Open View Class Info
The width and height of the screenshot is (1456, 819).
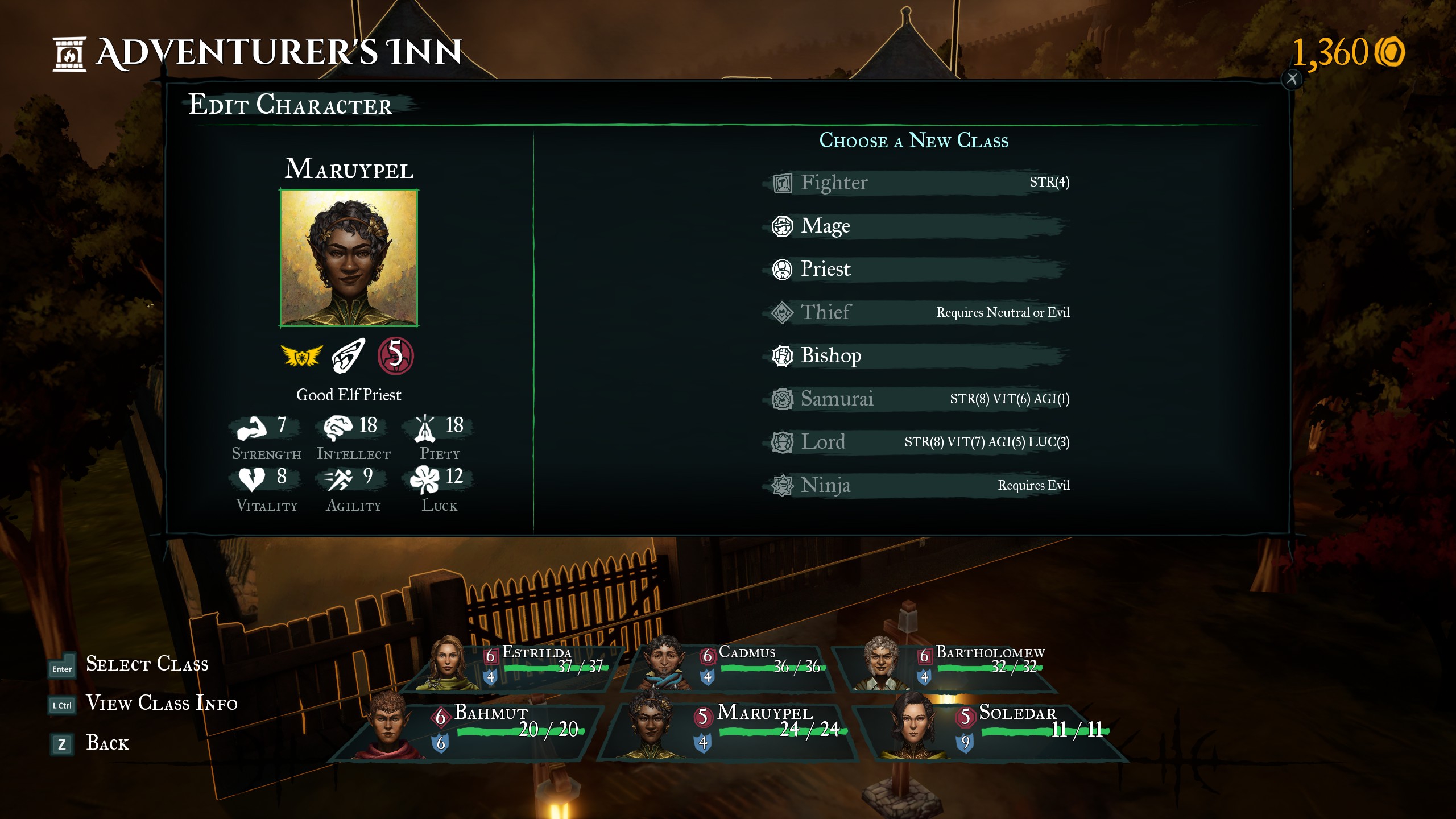point(161,704)
